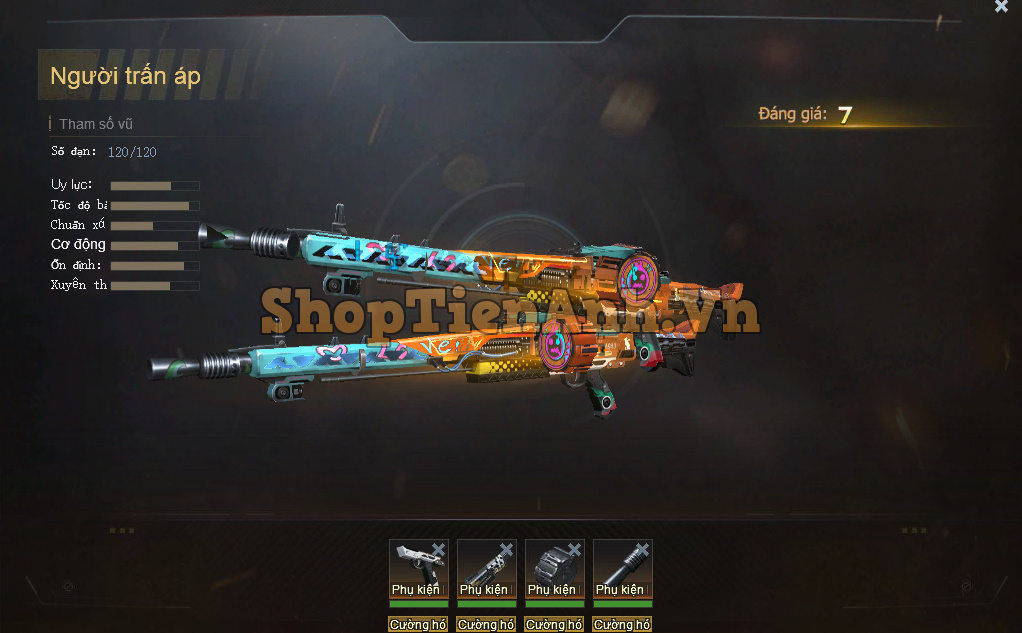Select the gun body accessory slot

(485, 568)
